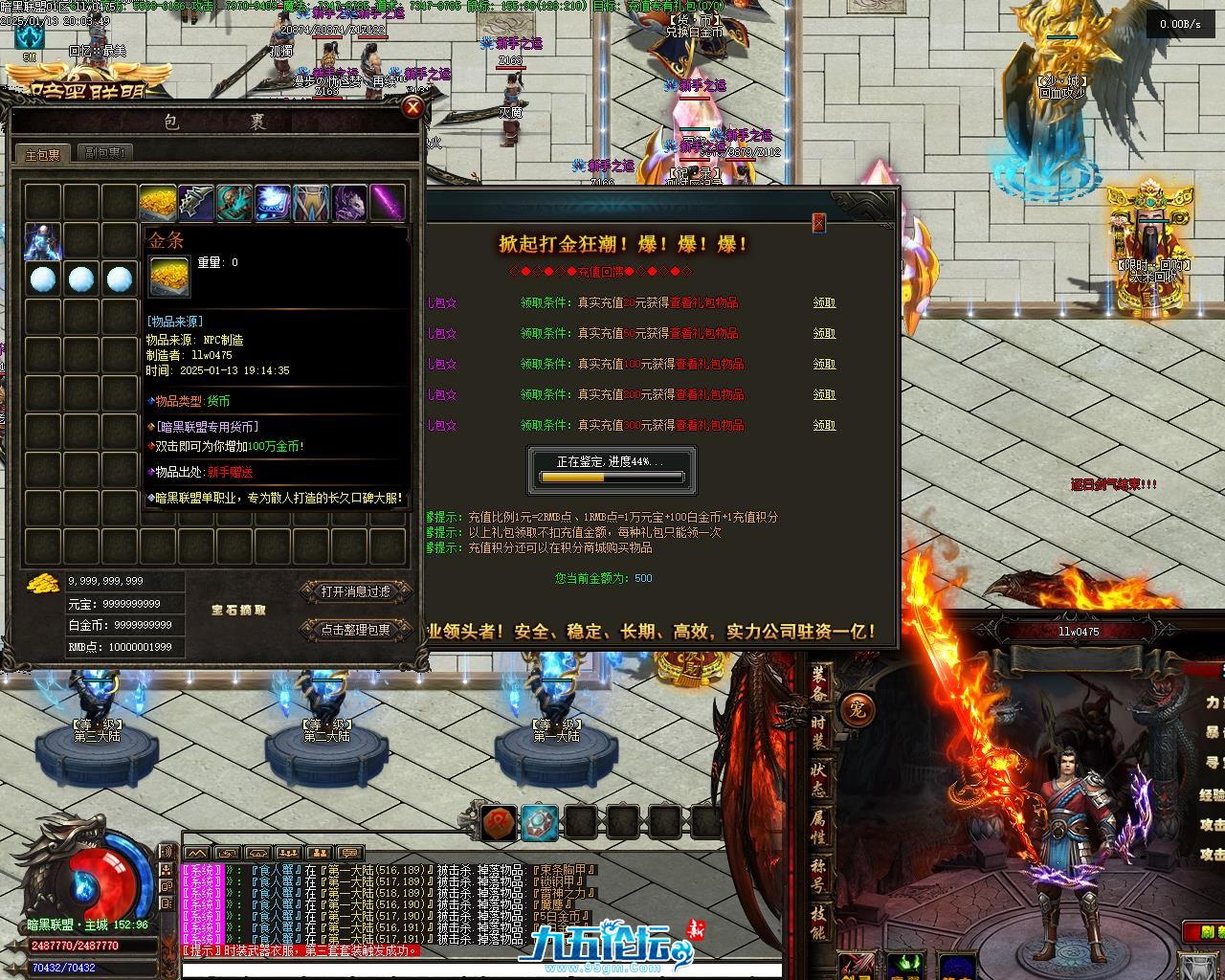The height and width of the screenshot is (980, 1225).
Task: Open the 技能 skills tab
Action: 820,921
